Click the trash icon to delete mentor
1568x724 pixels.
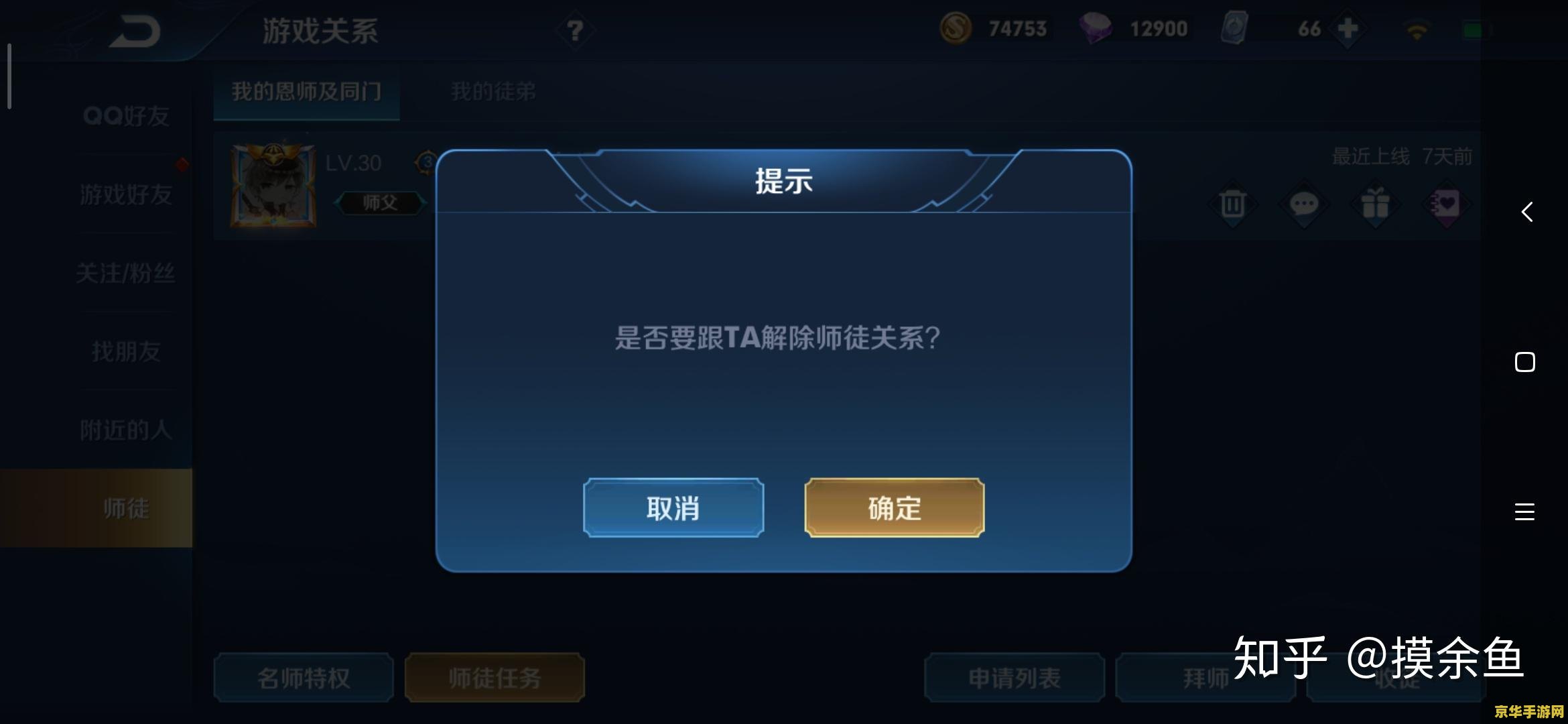pos(1232,206)
